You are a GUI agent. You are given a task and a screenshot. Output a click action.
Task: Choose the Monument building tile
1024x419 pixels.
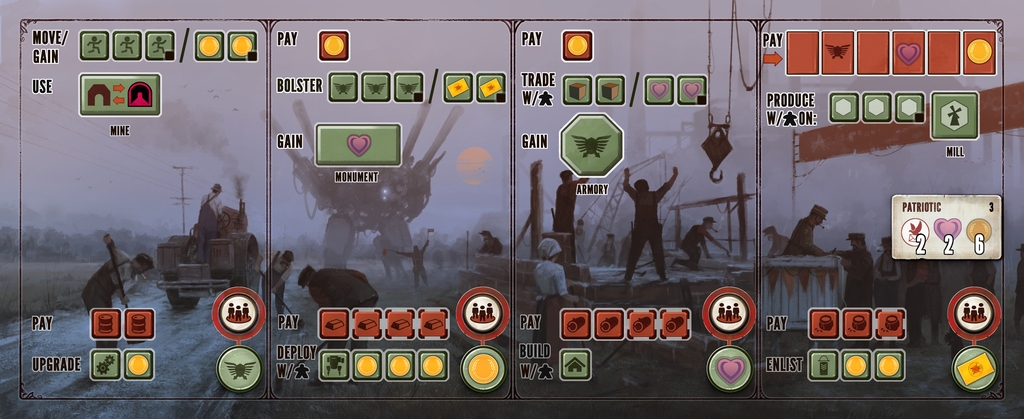pyautogui.click(x=358, y=145)
